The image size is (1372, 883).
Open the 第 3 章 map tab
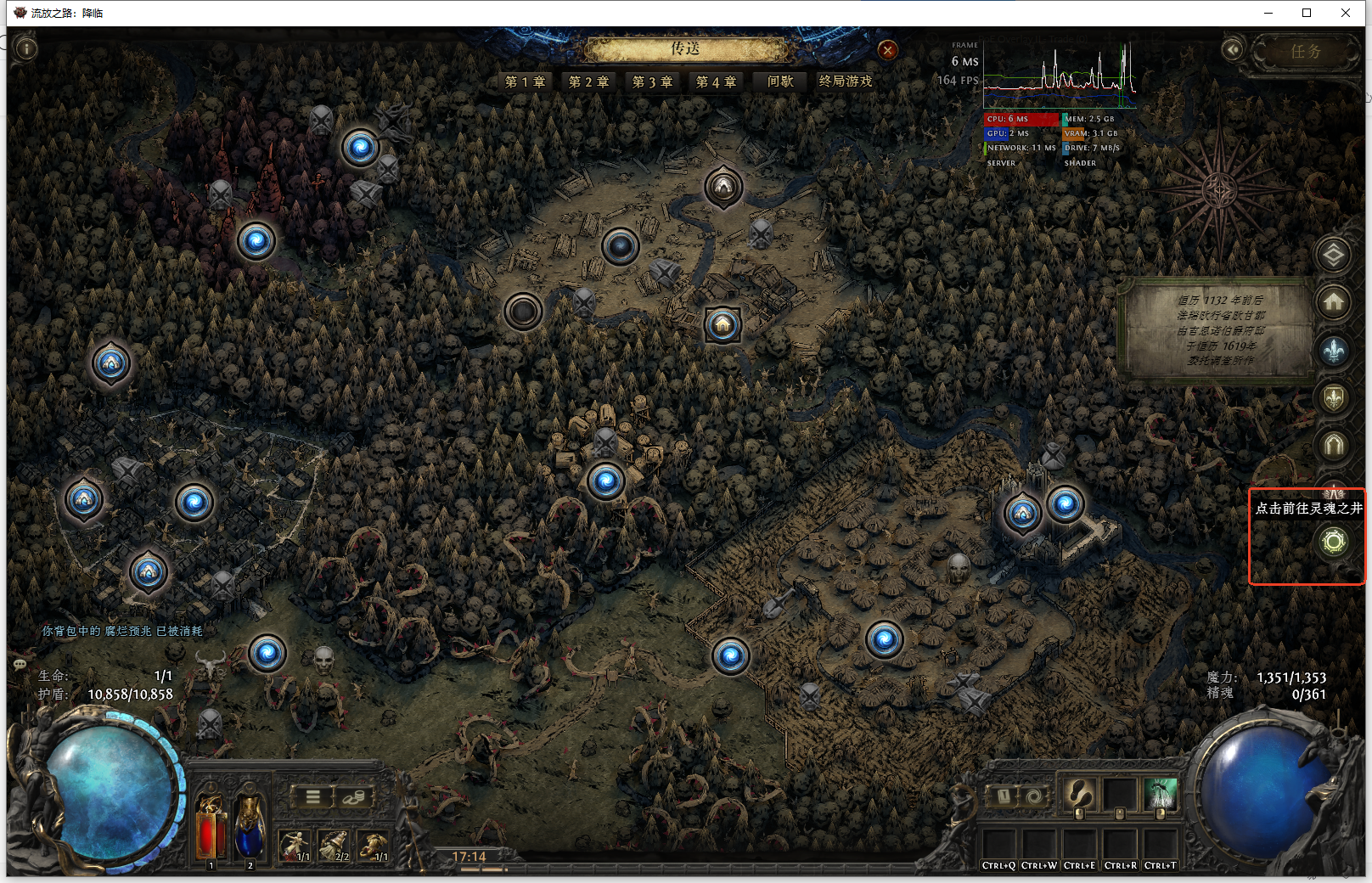652,82
